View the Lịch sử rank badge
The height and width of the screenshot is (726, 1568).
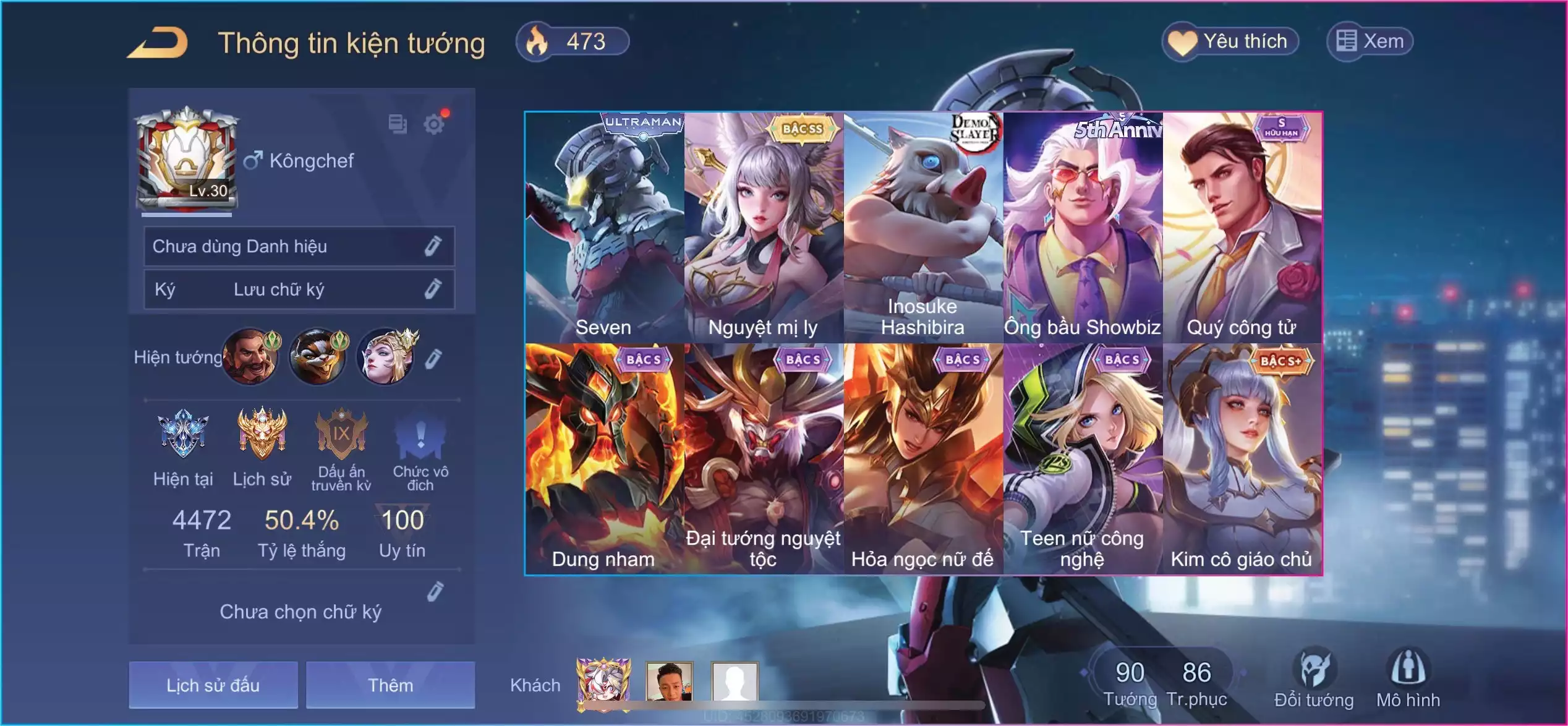point(262,445)
